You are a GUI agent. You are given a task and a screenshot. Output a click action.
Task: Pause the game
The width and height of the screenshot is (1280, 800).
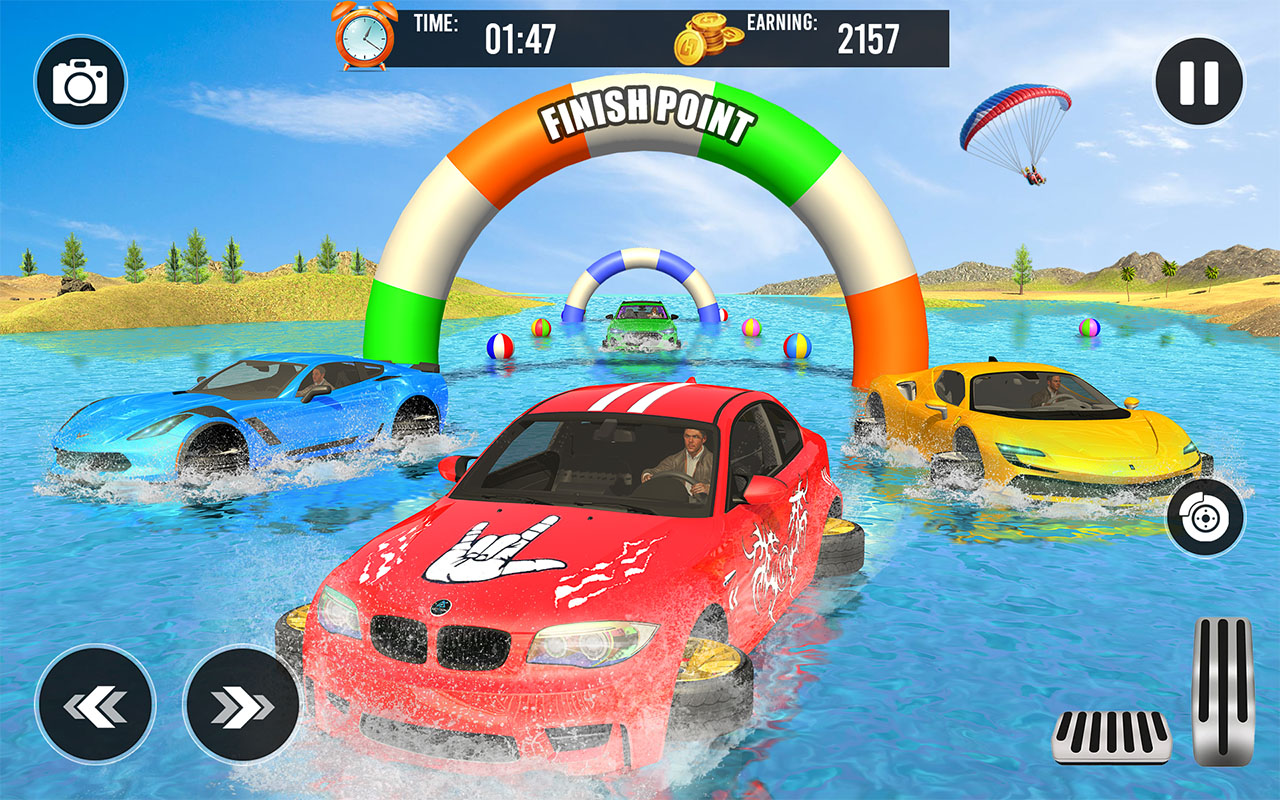[x=1199, y=82]
